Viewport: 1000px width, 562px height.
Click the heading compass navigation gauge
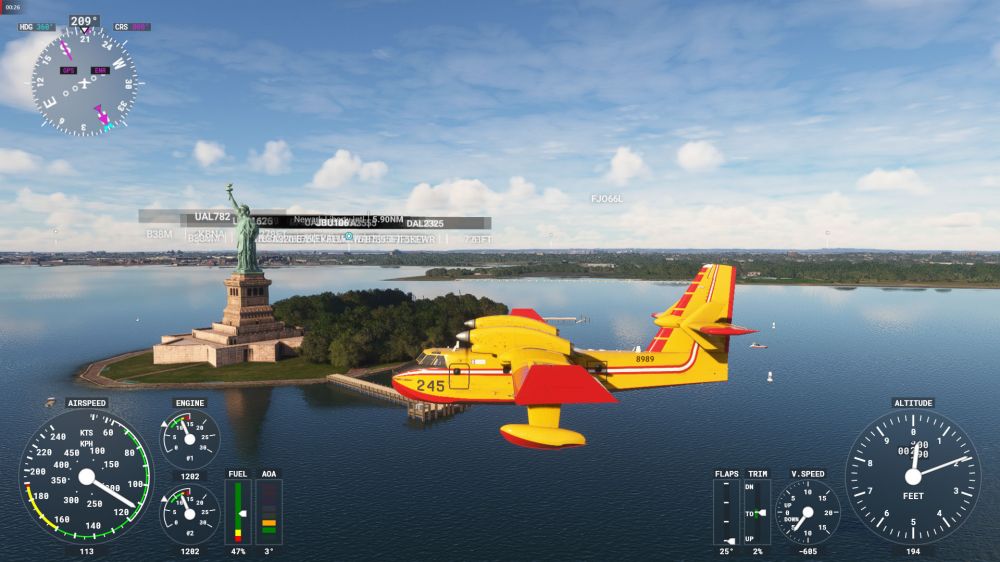point(84,81)
